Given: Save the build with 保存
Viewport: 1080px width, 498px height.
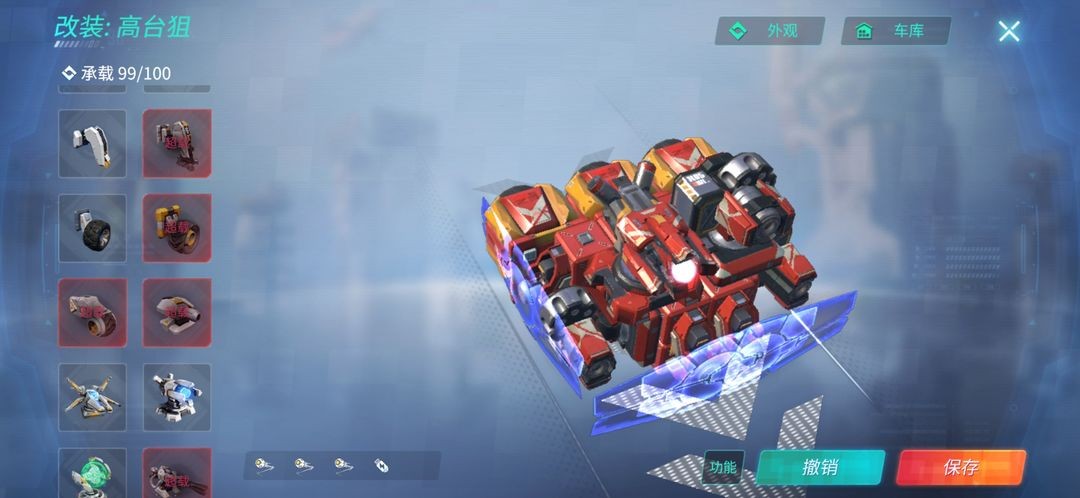Looking at the screenshot, I should click(961, 467).
